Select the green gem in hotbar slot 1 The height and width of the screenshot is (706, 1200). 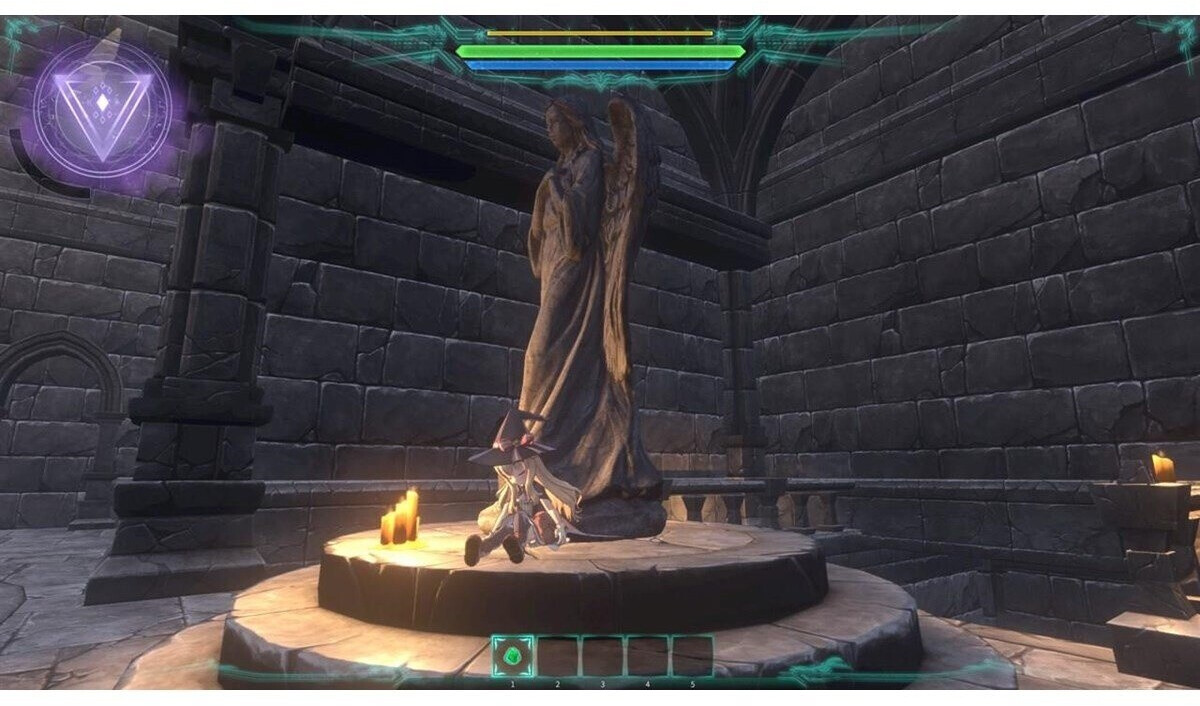tap(513, 656)
